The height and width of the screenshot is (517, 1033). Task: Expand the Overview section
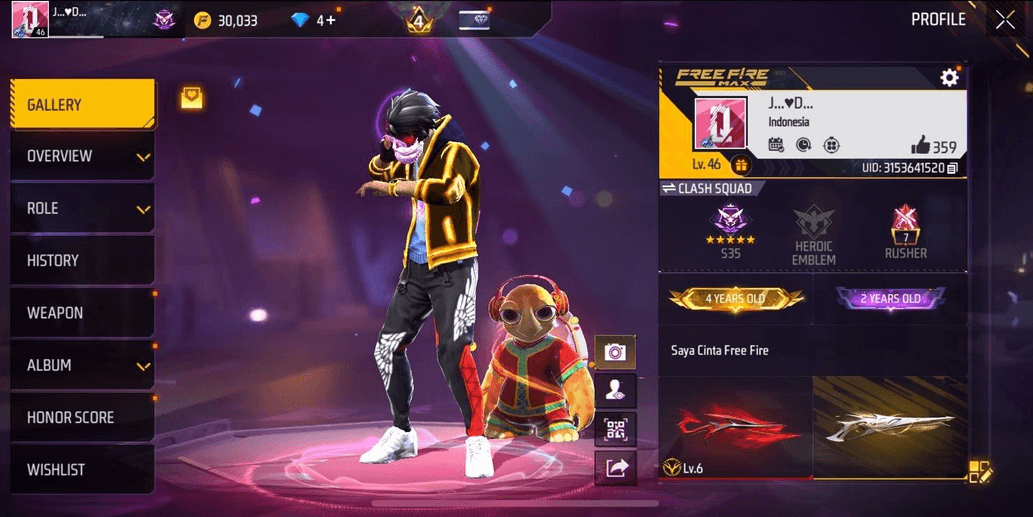(x=82, y=157)
